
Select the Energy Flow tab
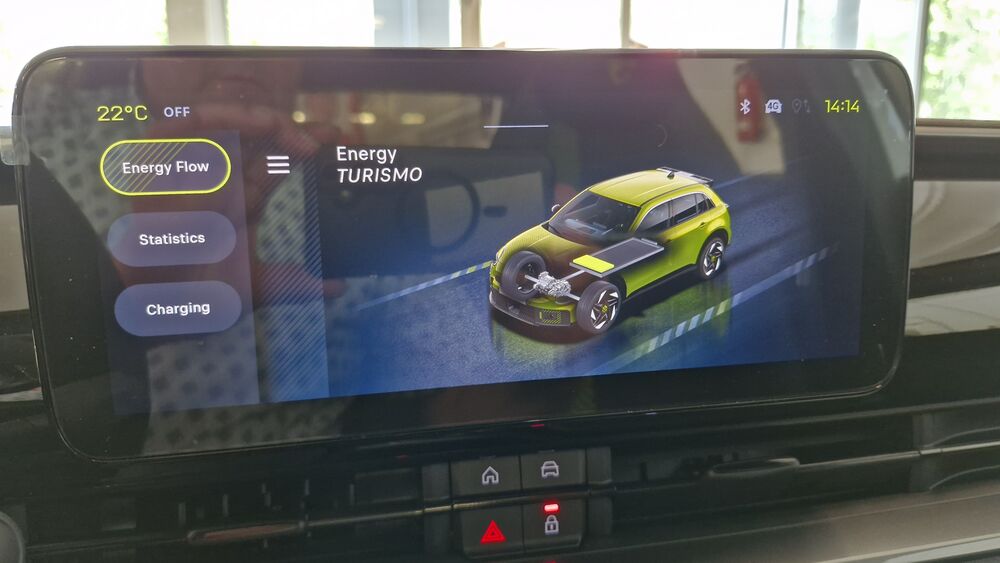[165, 167]
